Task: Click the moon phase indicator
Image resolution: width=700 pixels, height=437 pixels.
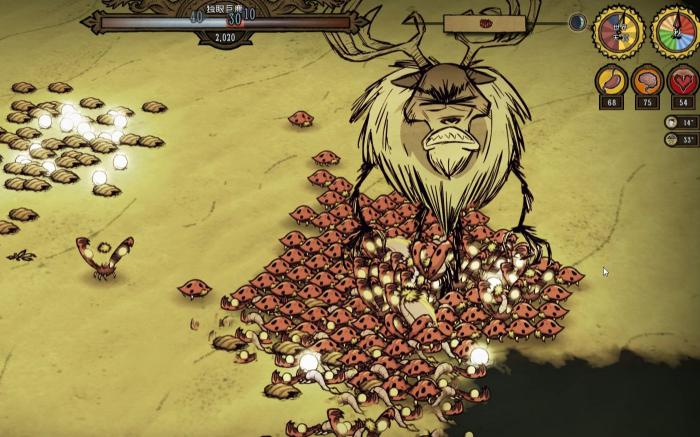Action: click(578, 22)
